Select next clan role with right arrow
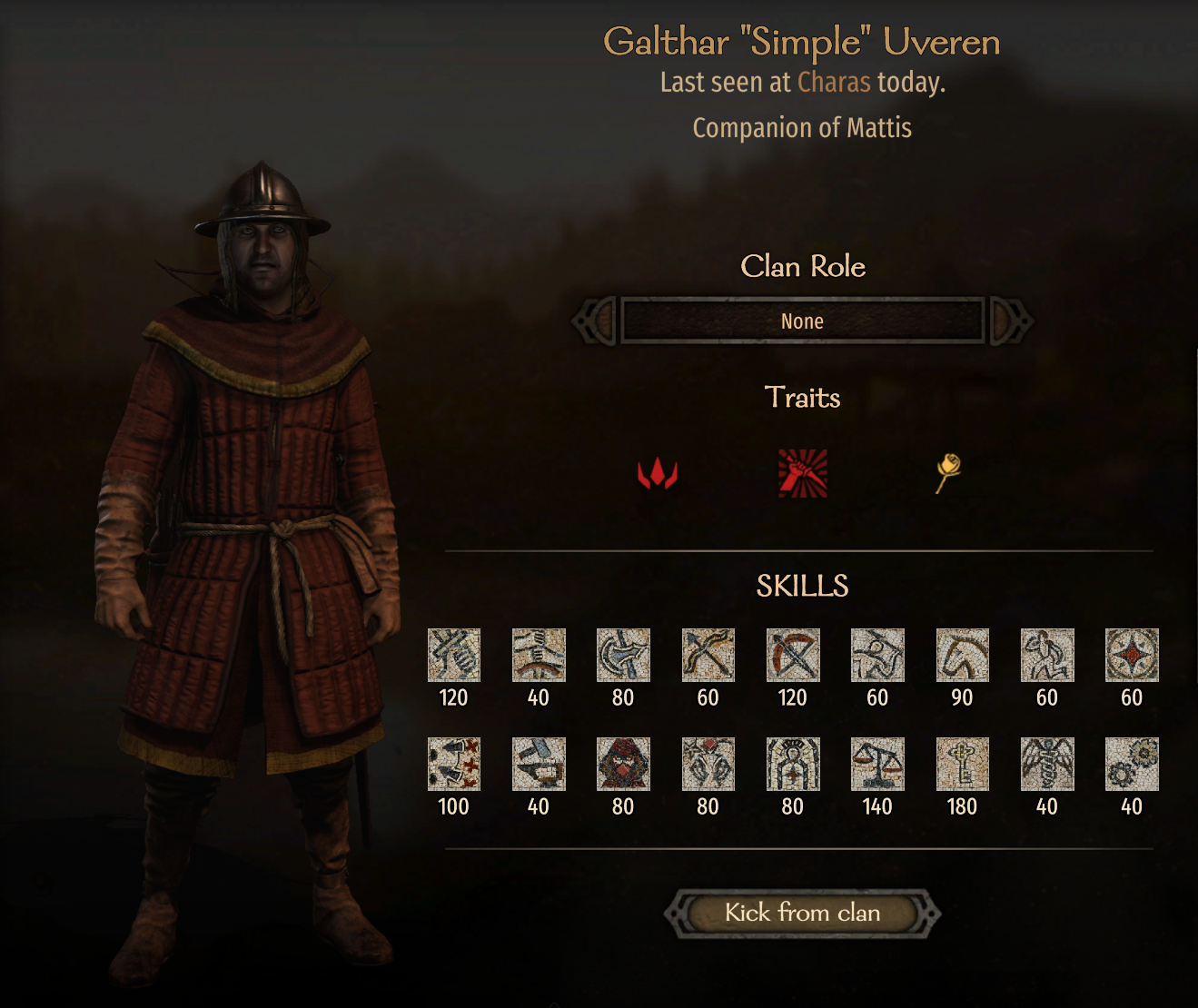This screenshot has height=1008, width=1198. 1010,321
